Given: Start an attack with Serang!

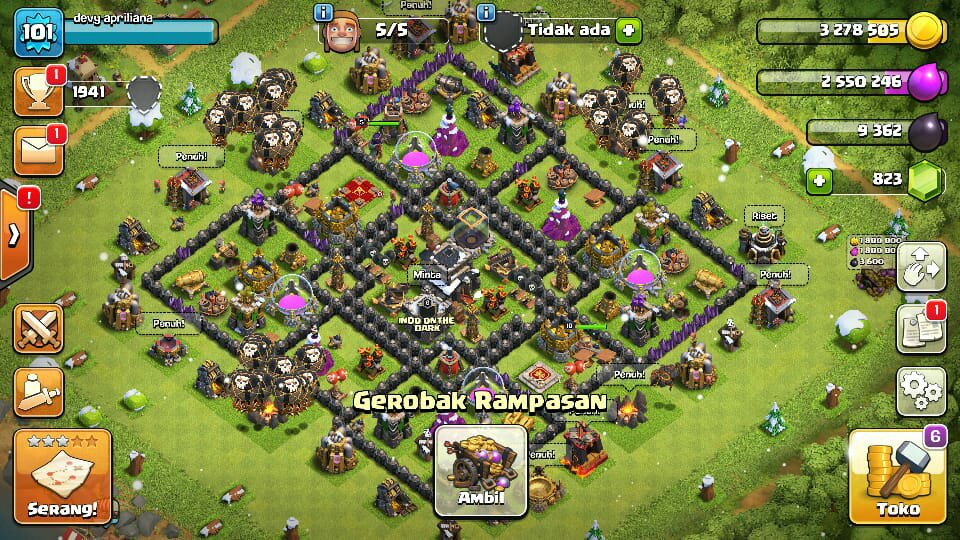Looking at the screenshot, I should click(63, 477).
